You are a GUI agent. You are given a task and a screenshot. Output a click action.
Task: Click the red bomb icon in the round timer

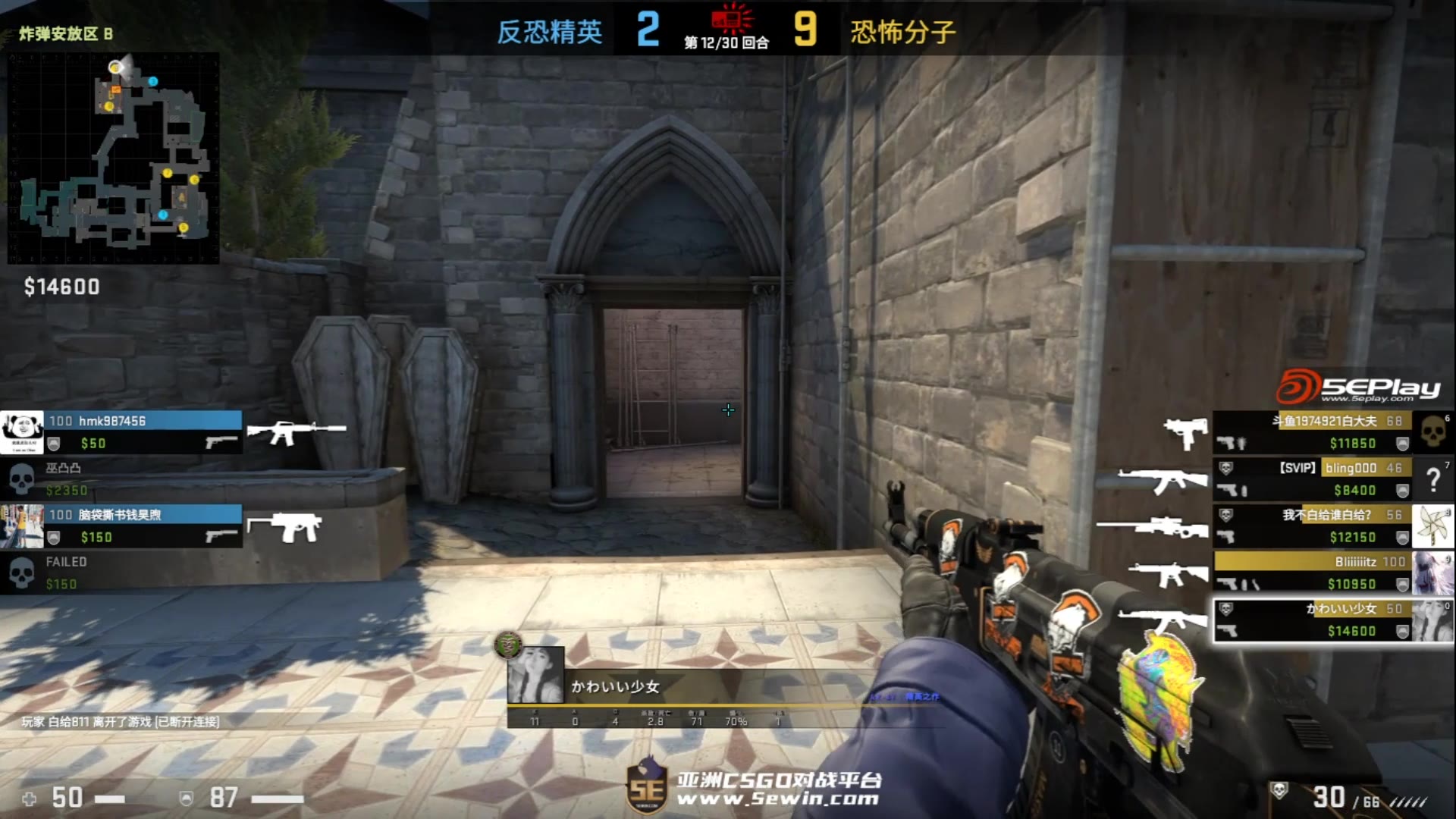pos(728,20)
